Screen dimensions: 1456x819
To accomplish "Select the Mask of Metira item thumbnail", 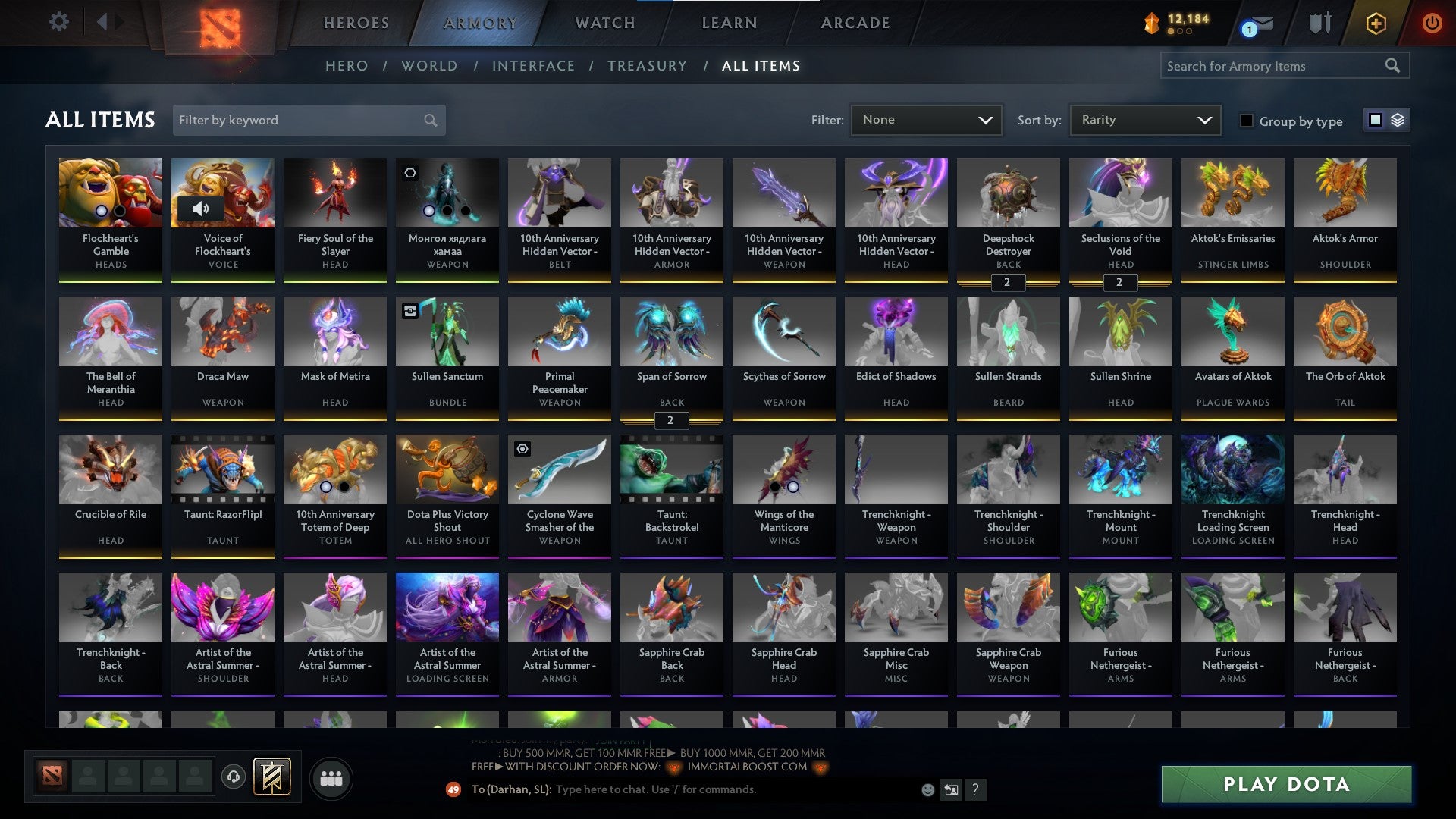I will pos(334,331).
